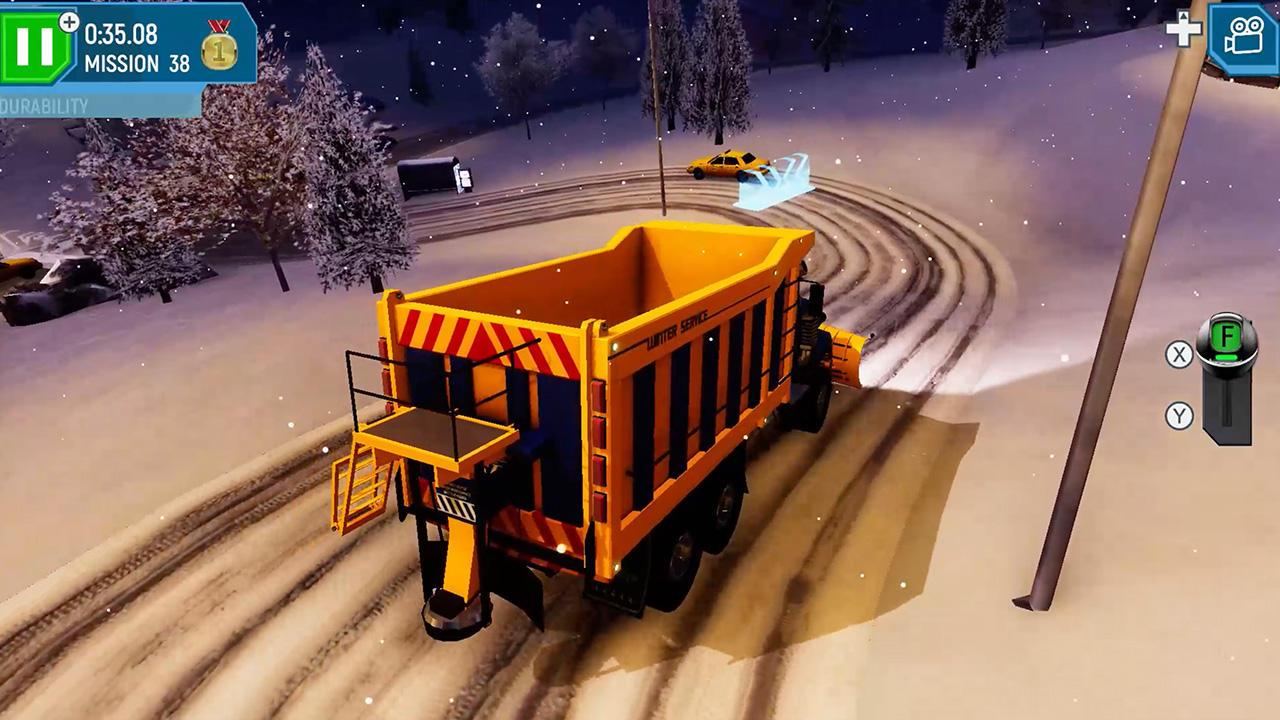
Task: Switch the camera view
Action: click(1242, 39)
